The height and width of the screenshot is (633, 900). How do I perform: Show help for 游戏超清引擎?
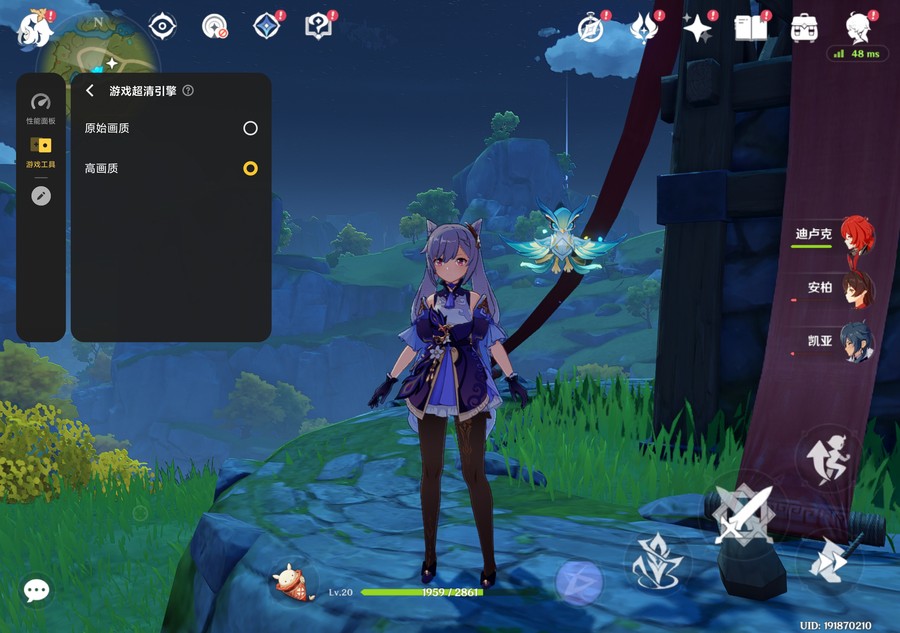tap(188, 91)
